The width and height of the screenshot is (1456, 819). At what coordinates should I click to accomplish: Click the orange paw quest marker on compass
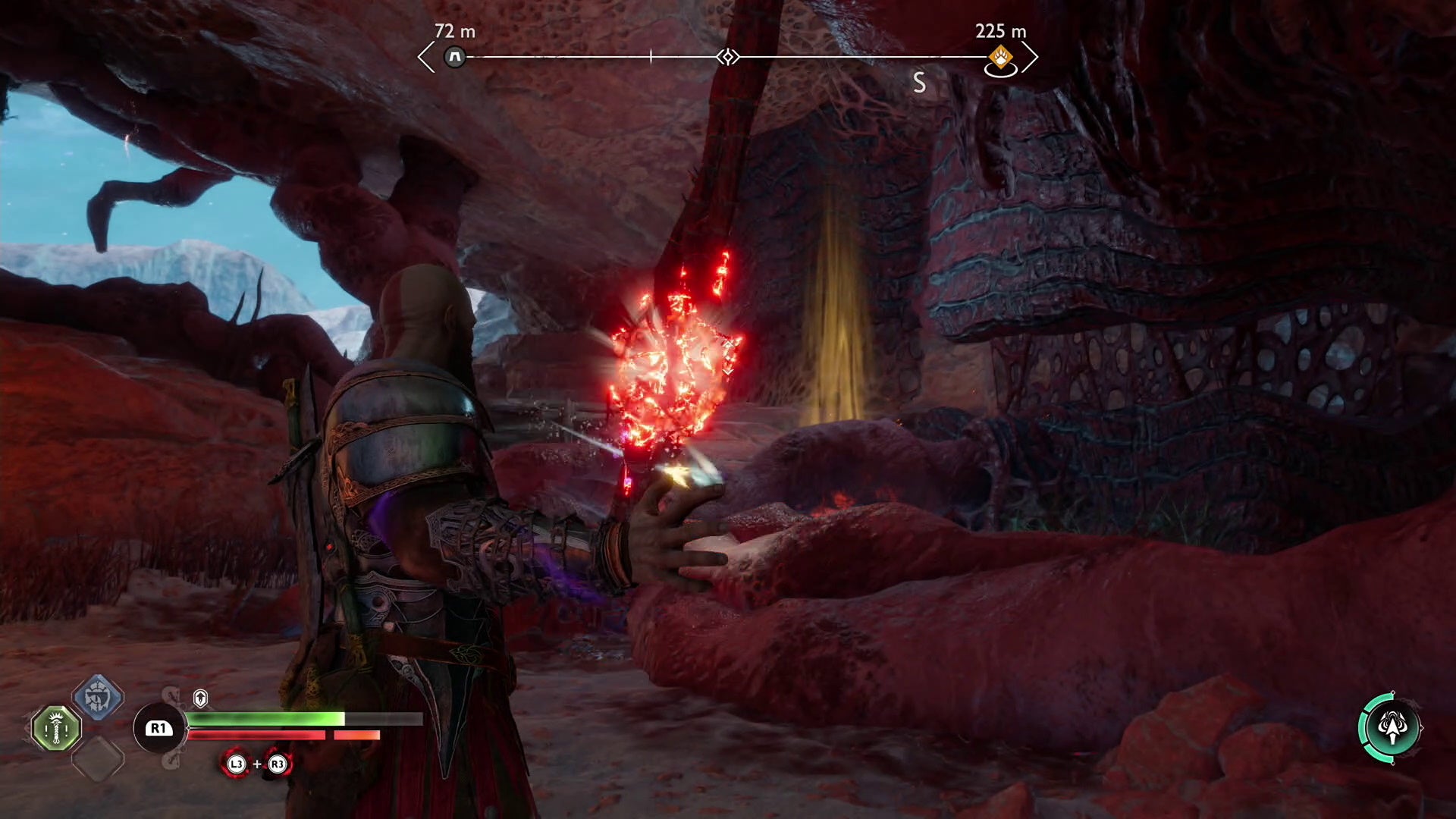coord(1000,58)
